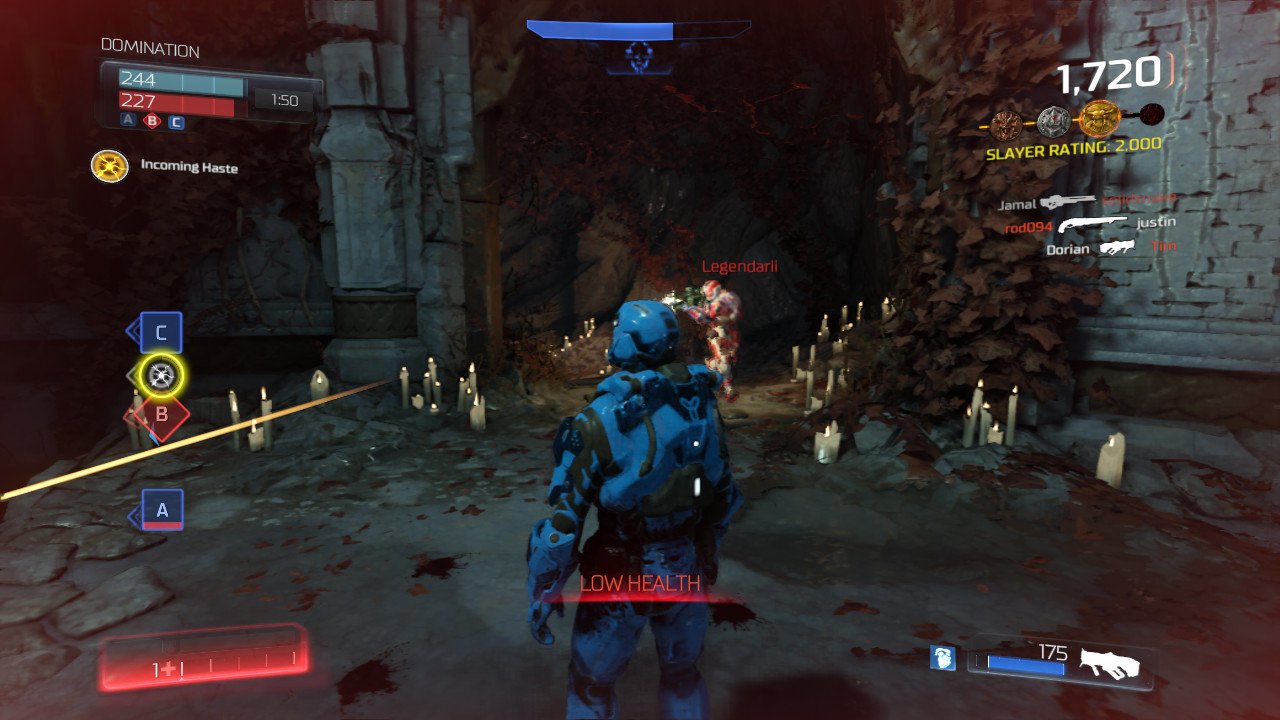
Task: Select the red capture point B marker
Action: [x=156, y=415]
